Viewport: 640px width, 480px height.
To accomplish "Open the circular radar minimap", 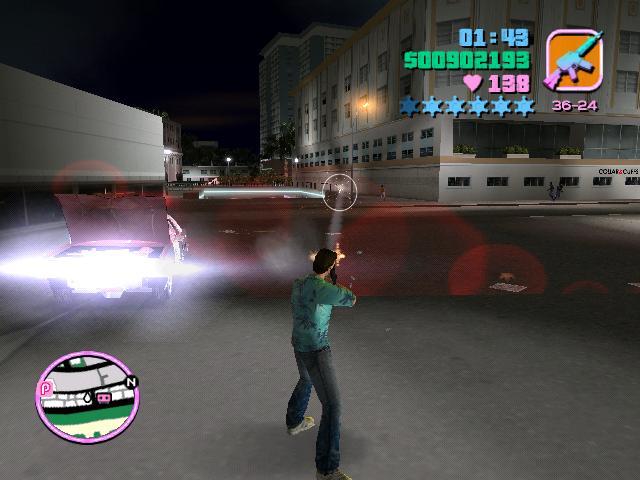I will tap(87, 397).
